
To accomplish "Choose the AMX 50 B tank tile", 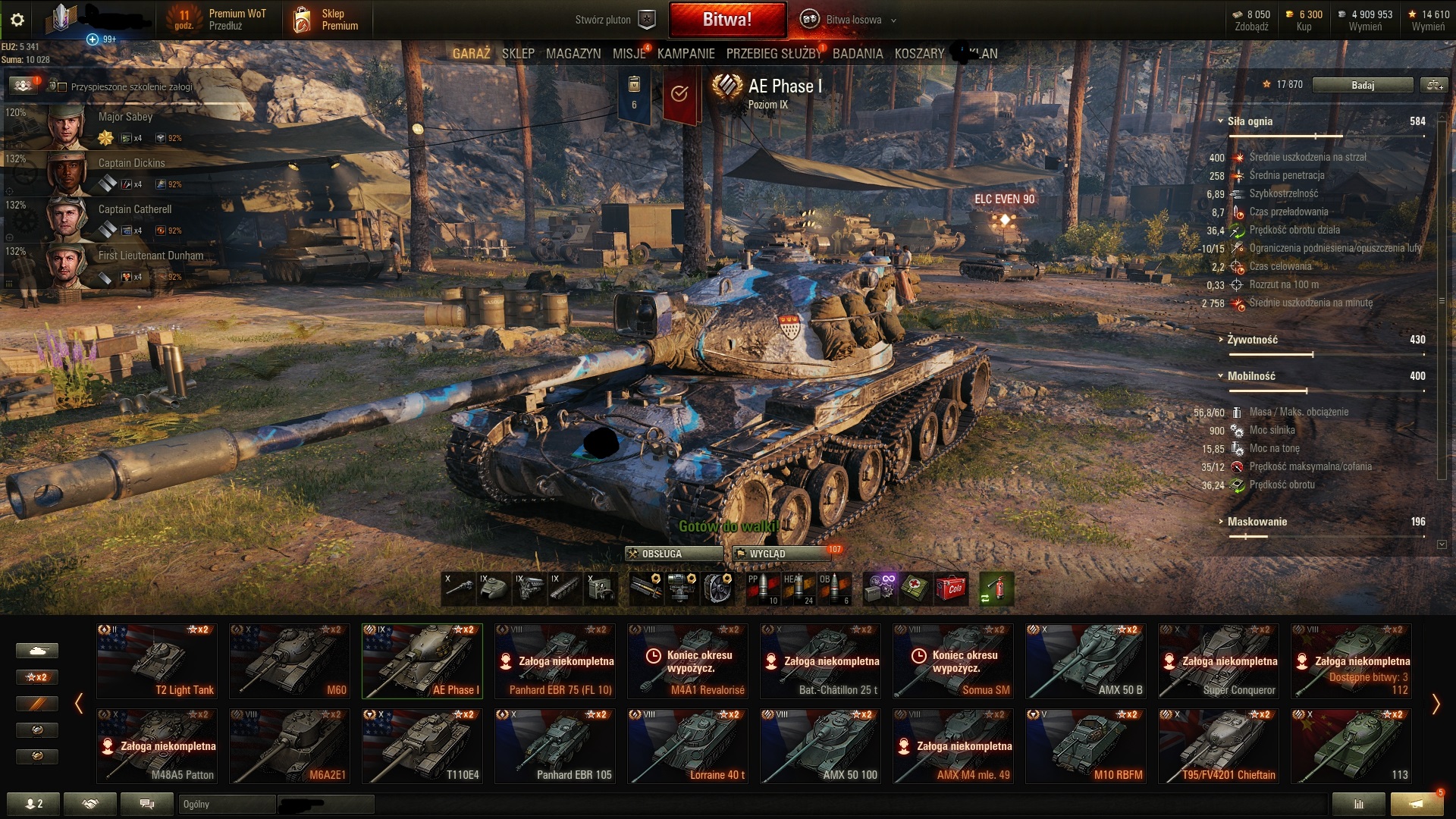I will [x=1085, y=661].
